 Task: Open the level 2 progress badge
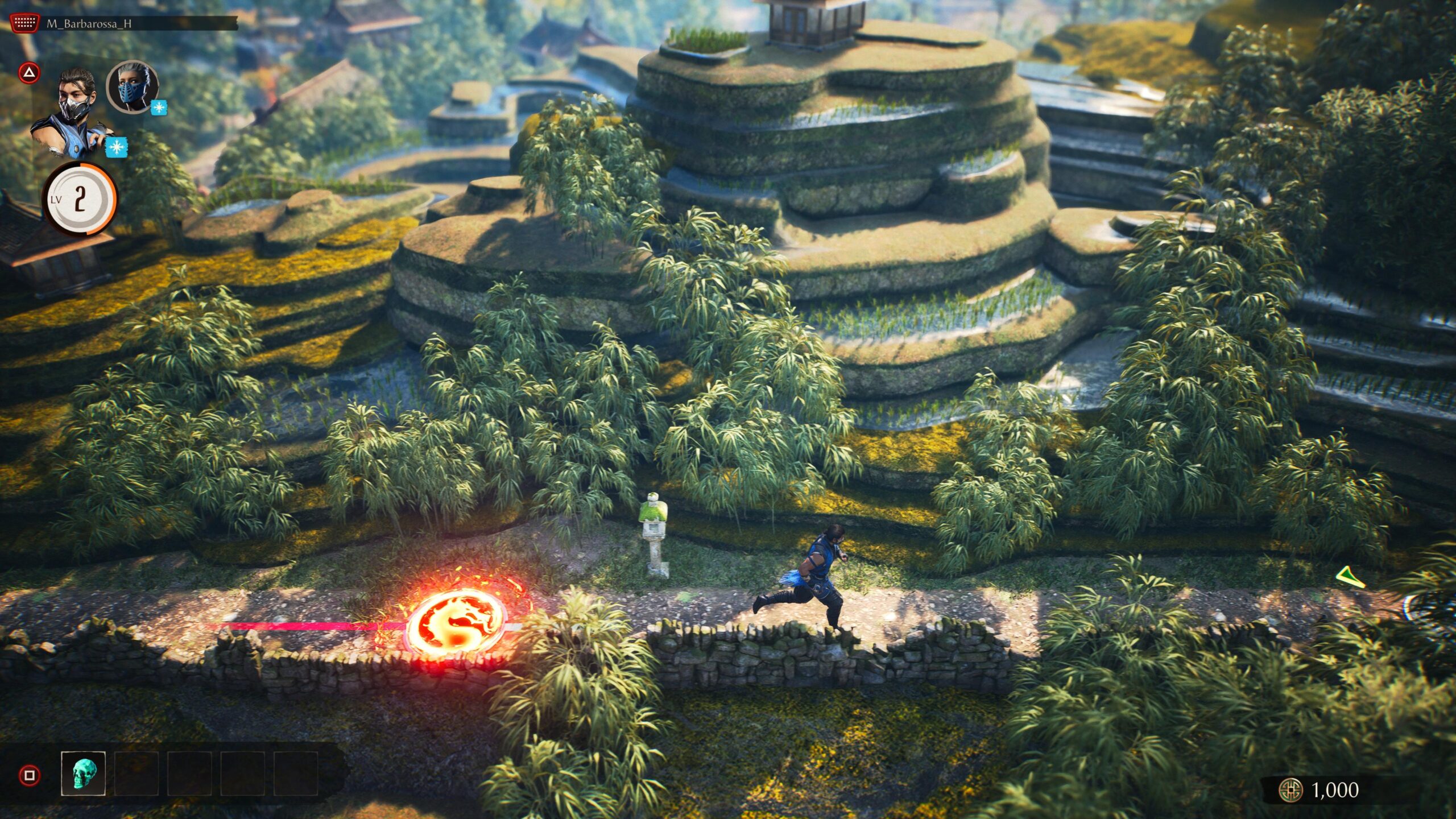(80, 199)
